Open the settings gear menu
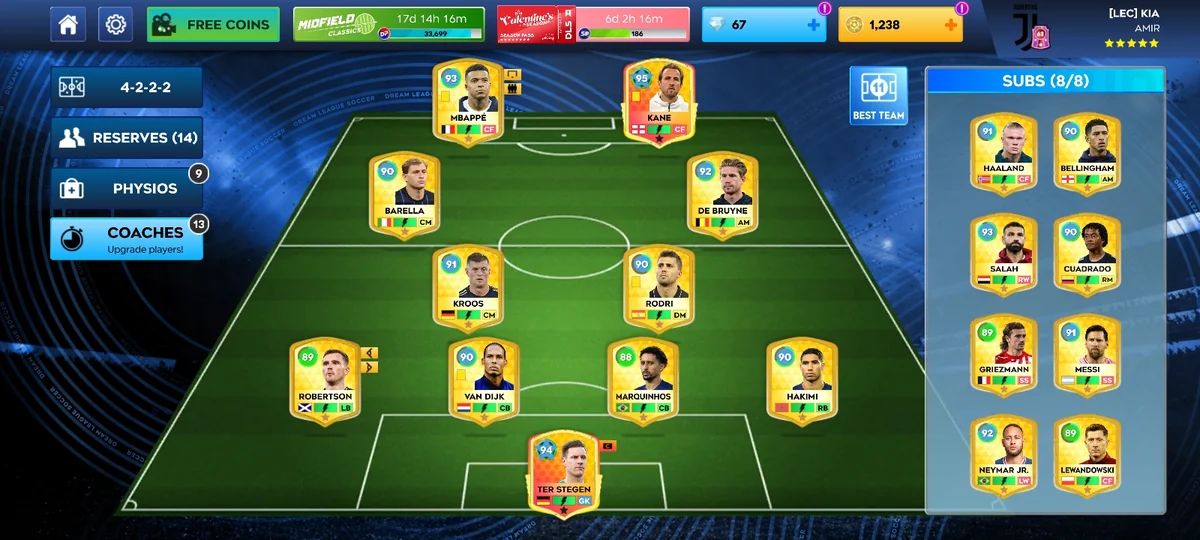The height and width of the screenshot is (540, 1200). point(115,24)
